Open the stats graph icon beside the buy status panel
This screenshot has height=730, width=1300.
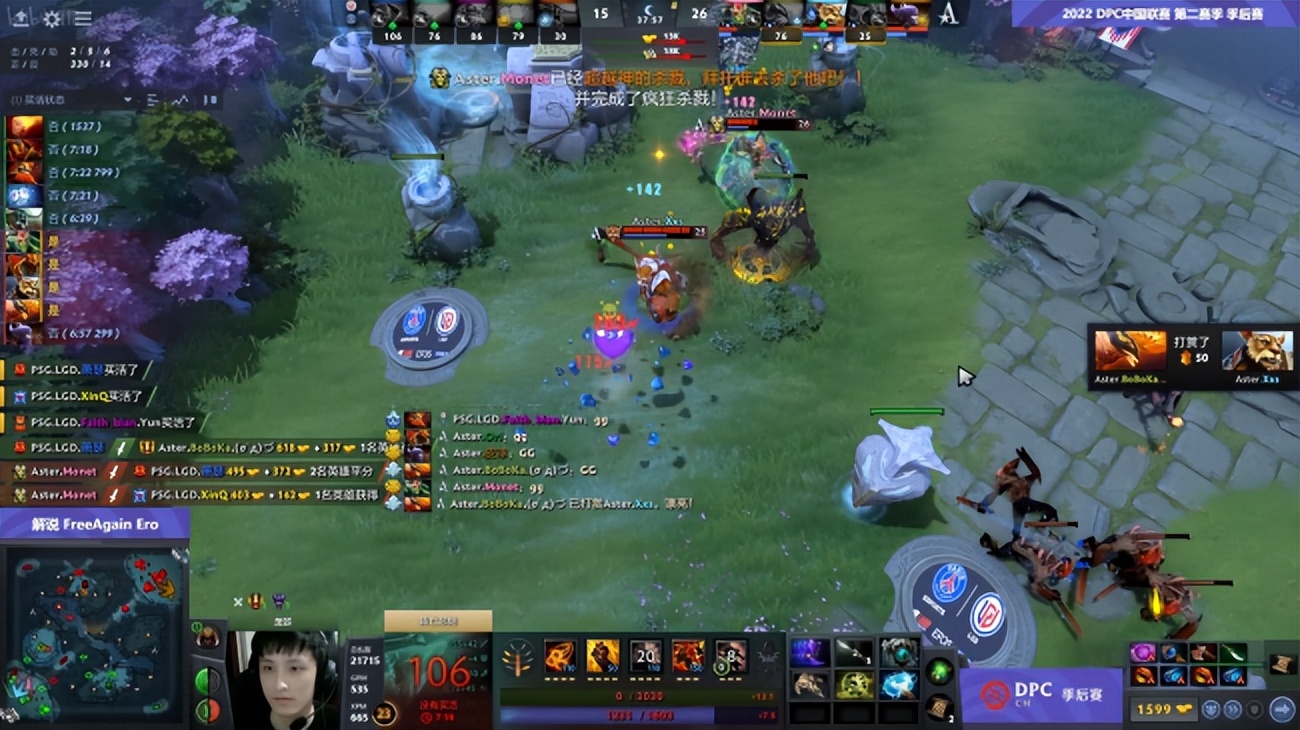(181, 101)
